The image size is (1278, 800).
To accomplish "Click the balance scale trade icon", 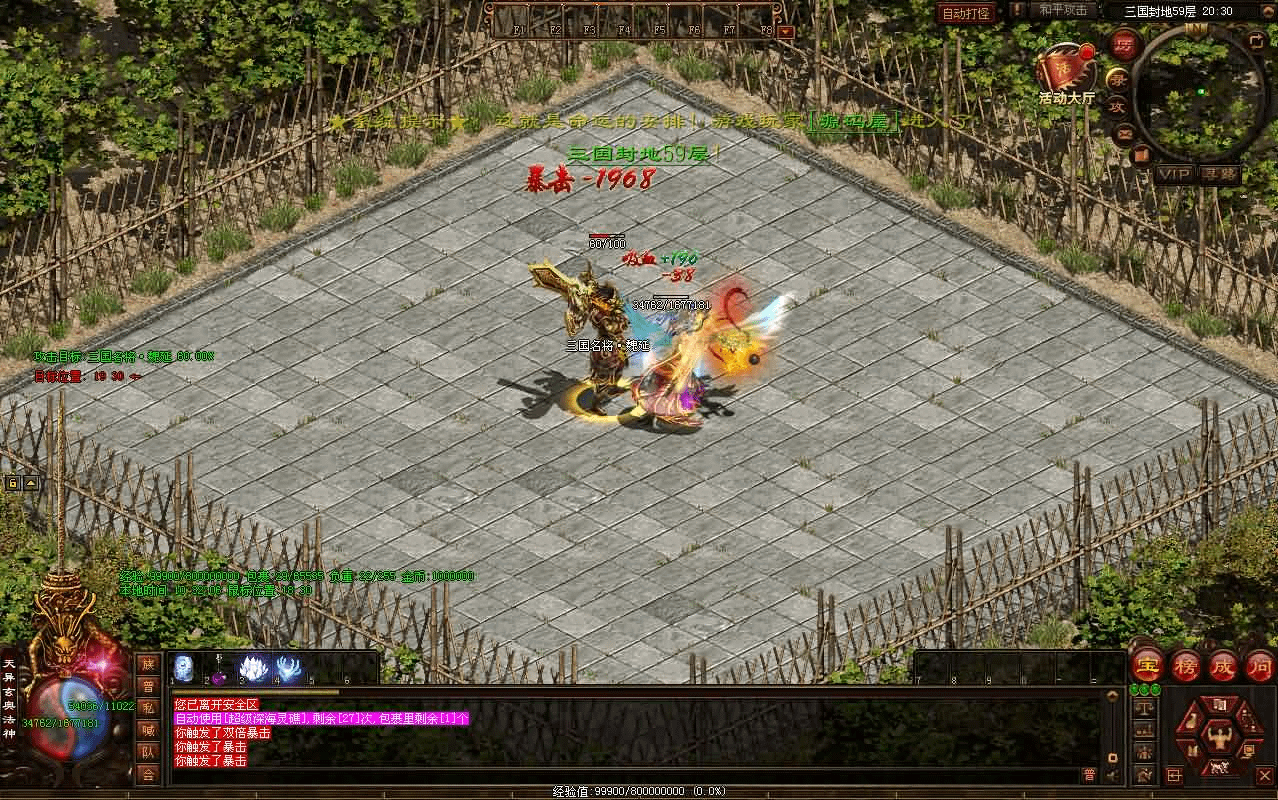I will [x=1144, y=708].
